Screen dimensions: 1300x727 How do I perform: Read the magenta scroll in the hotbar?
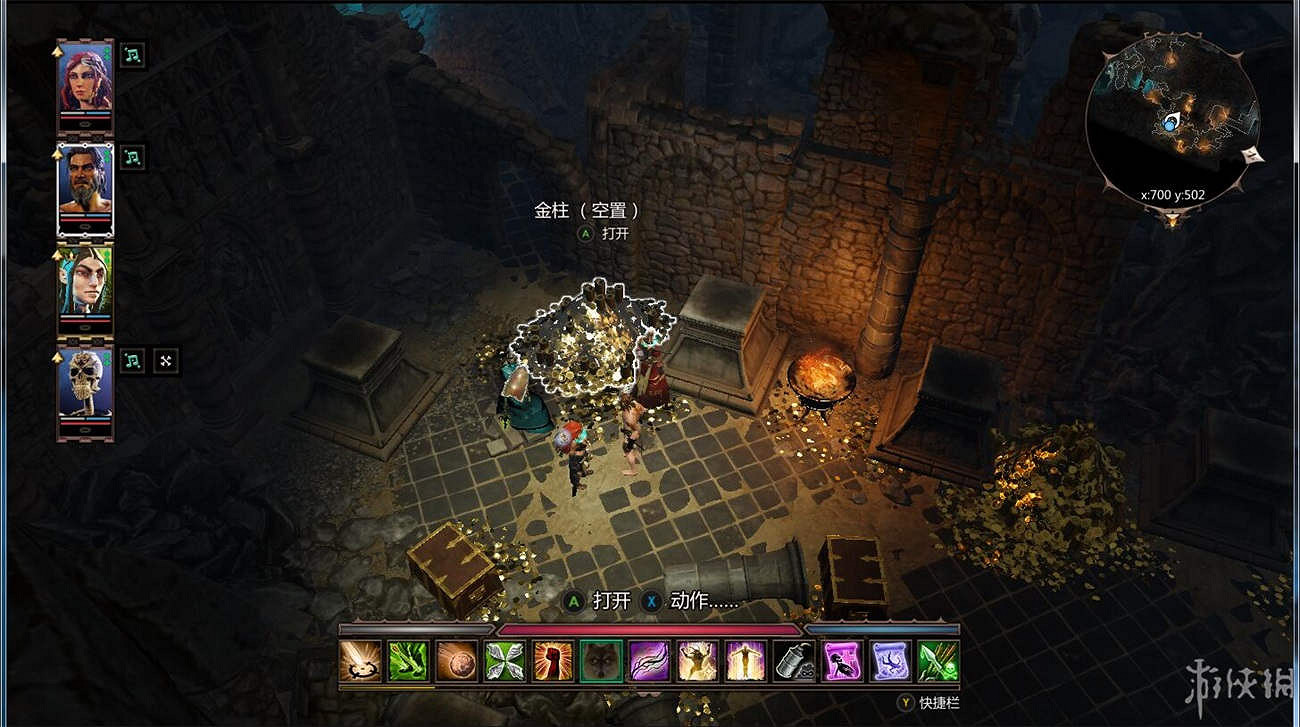[x=842, y=661]
